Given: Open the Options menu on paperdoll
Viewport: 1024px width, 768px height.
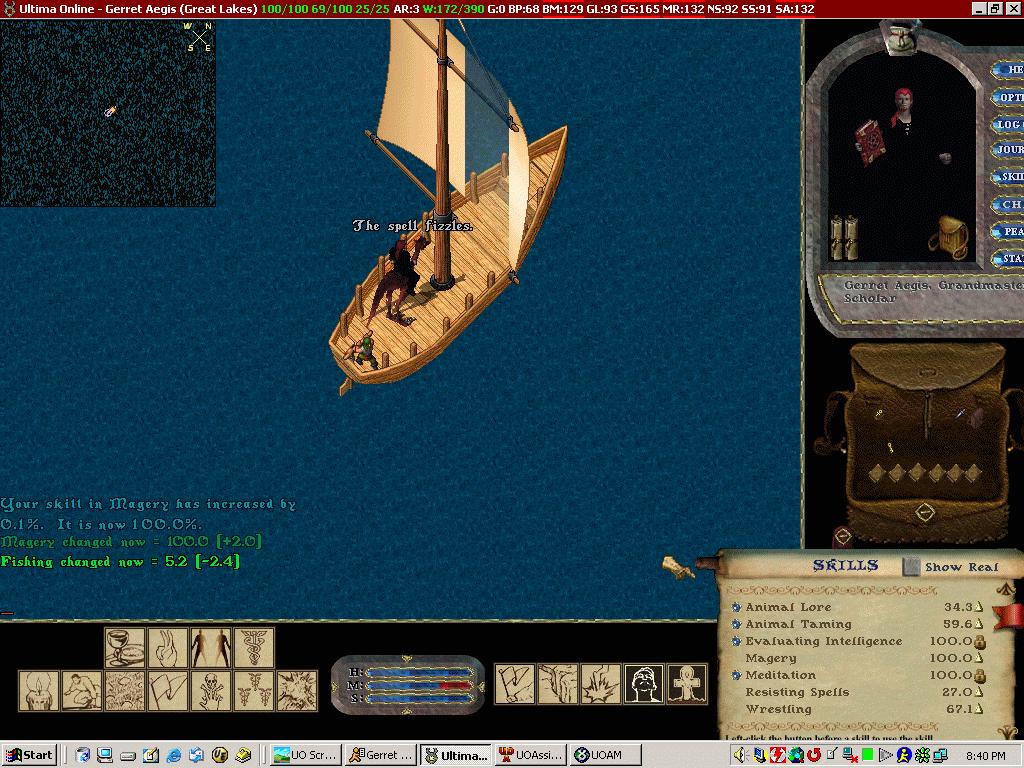Looking at the screenshot, I should 1010,98.
